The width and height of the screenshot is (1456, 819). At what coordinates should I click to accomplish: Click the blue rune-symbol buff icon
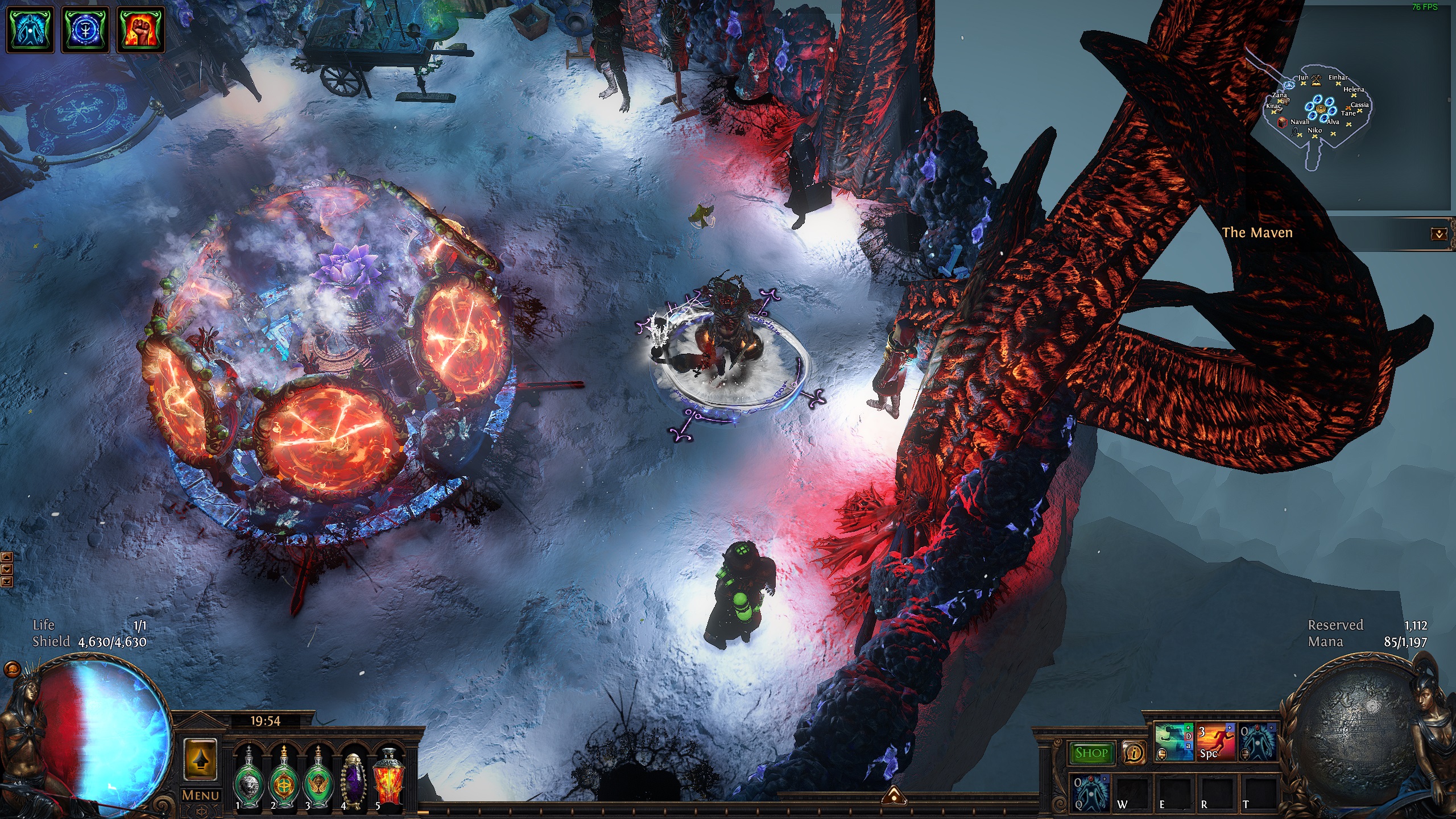[x=85, y=29]
